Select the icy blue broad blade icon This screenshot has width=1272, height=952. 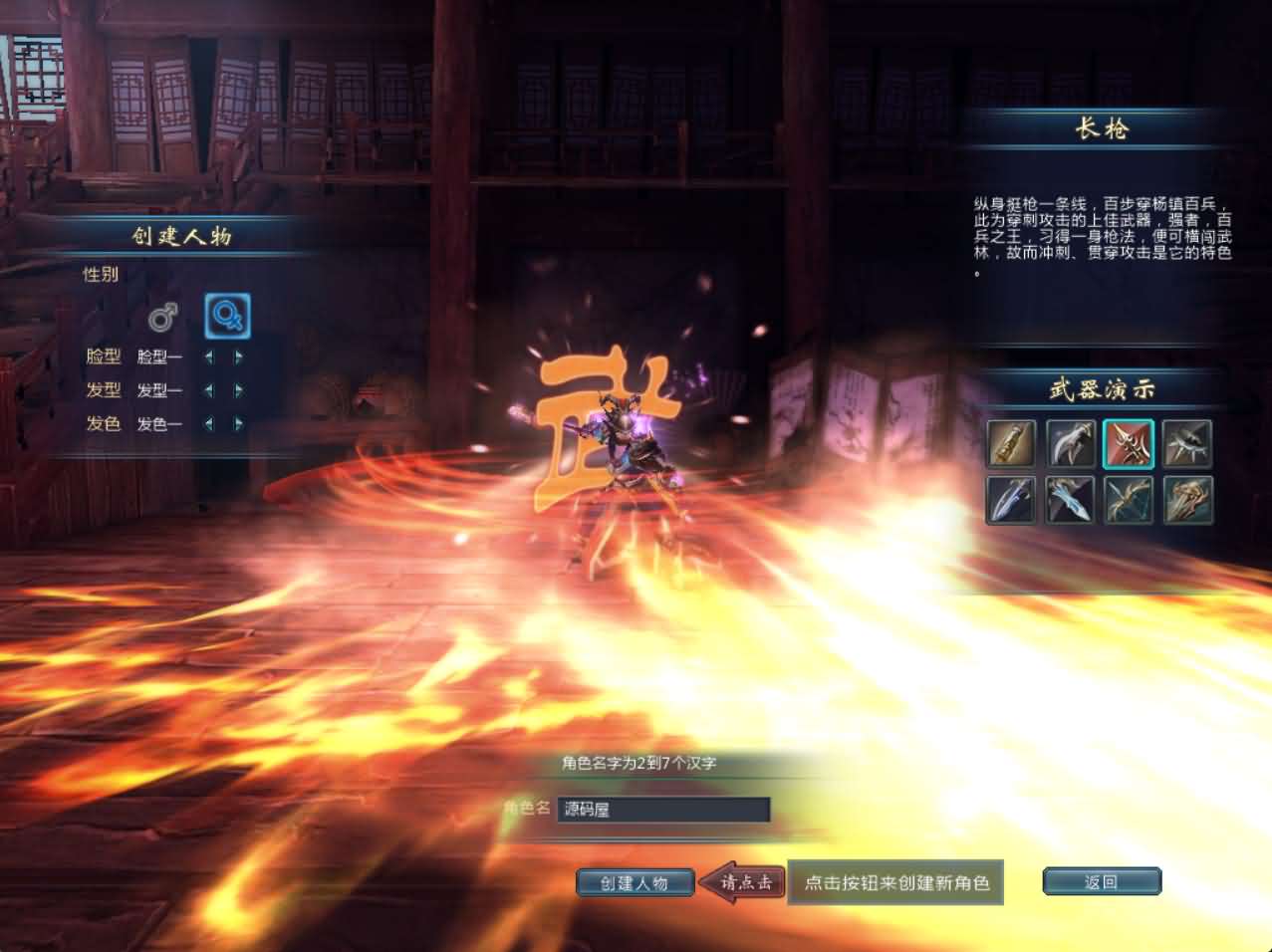[1070, 499]
